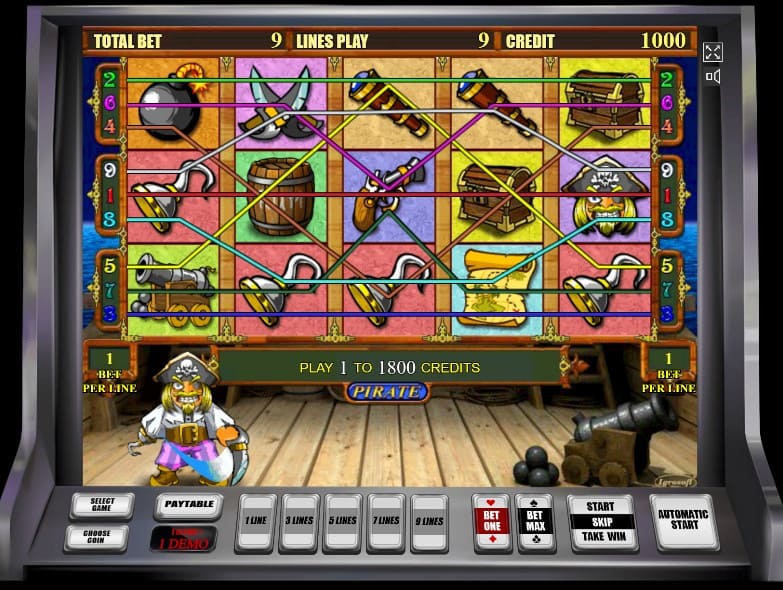Screen dimensions: 783x590
Task: Toggle sound with the speaker icon
Action: pos(713,77)
